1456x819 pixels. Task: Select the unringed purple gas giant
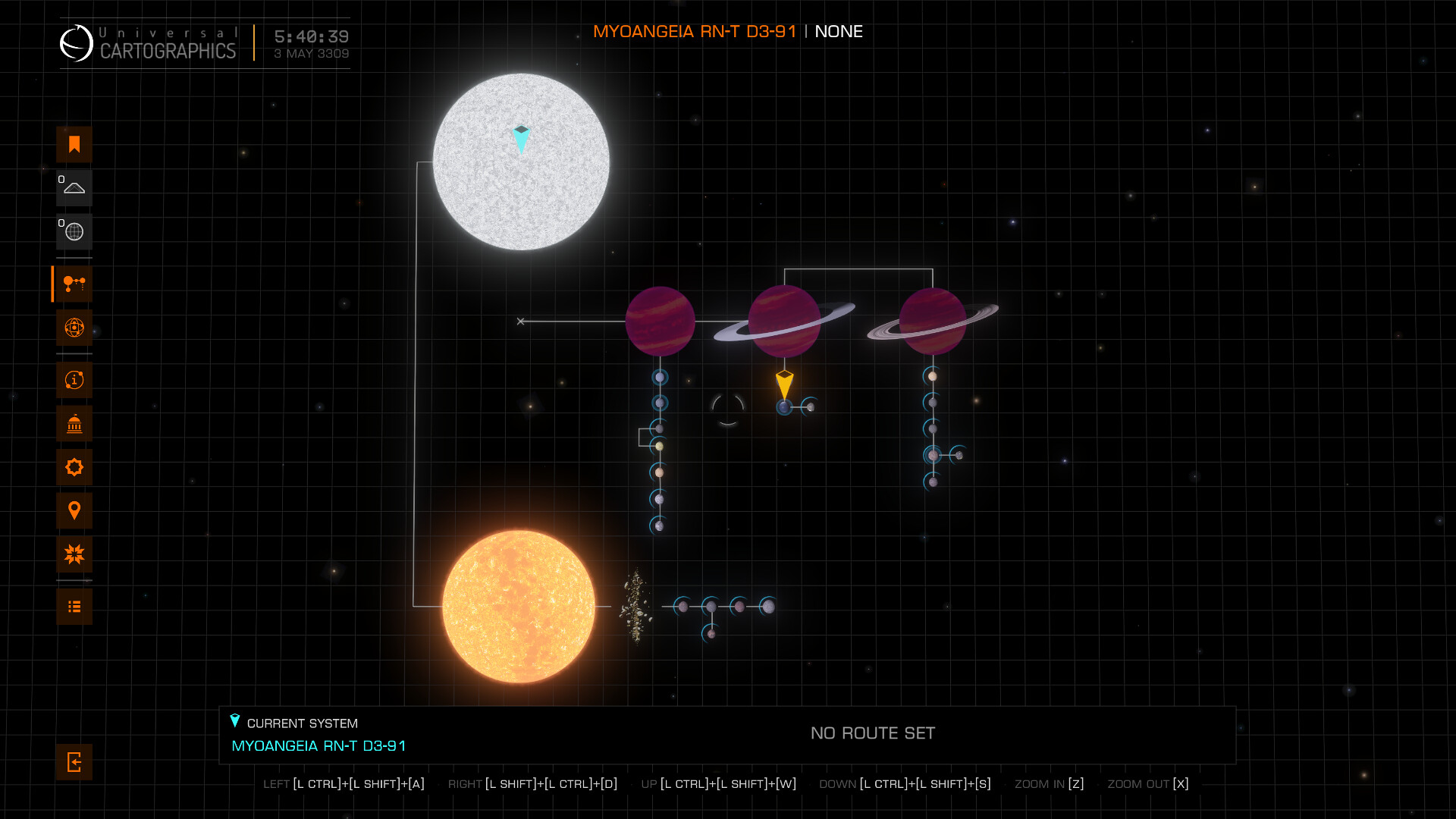click(x=660, y=322)
